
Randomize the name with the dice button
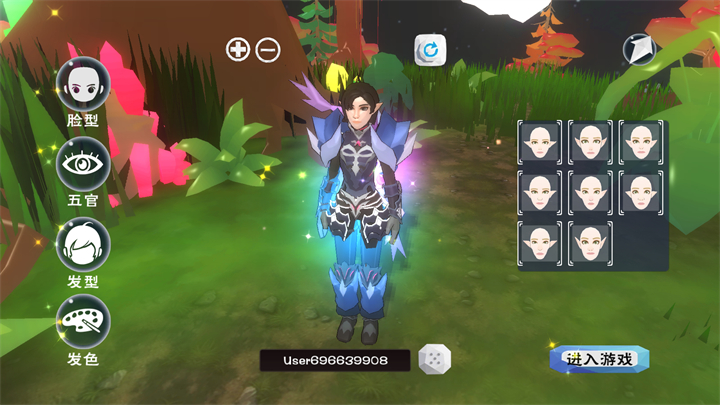(x=434, y=360)
